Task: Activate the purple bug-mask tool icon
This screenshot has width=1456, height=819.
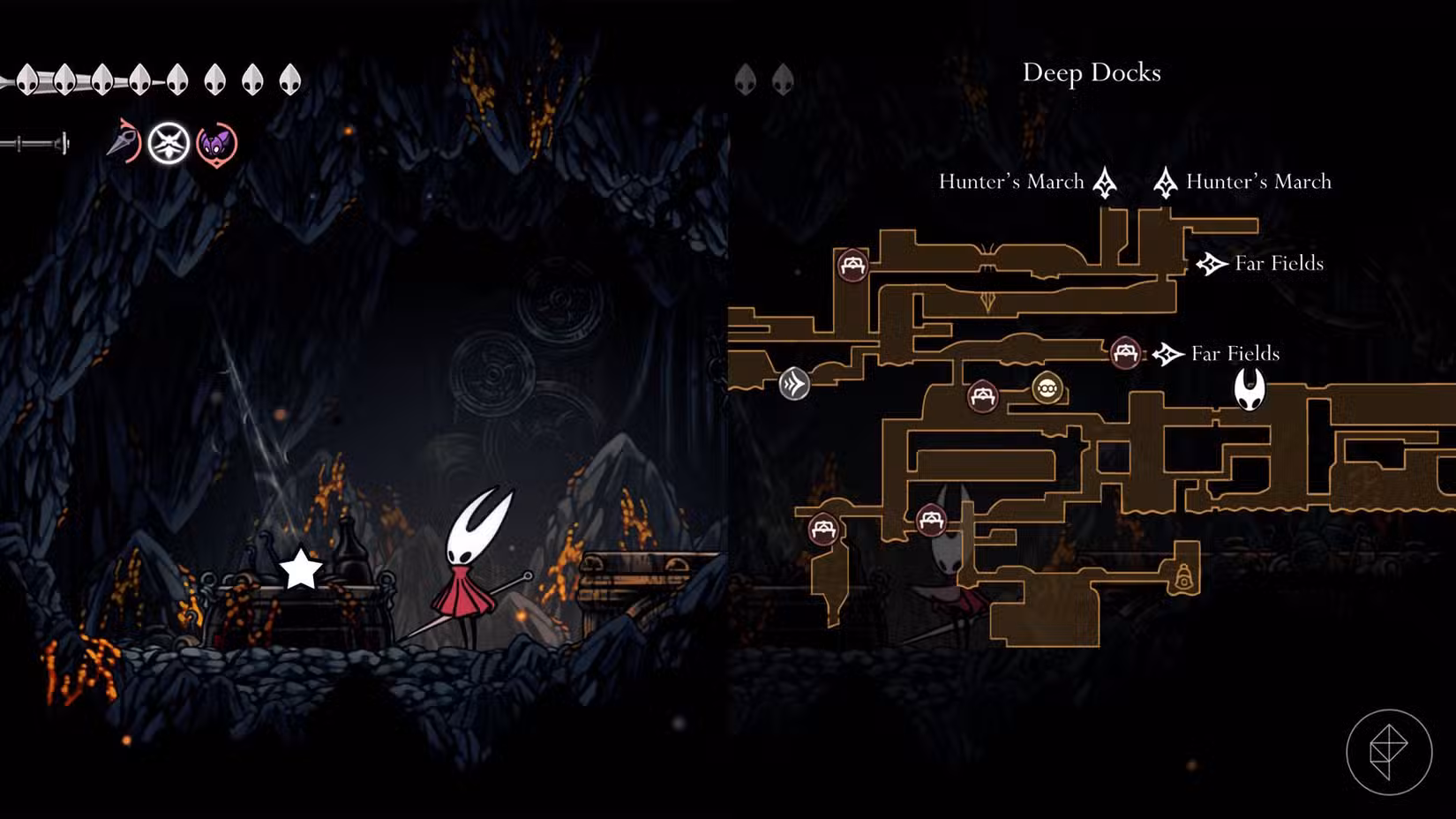Action: 216,144
